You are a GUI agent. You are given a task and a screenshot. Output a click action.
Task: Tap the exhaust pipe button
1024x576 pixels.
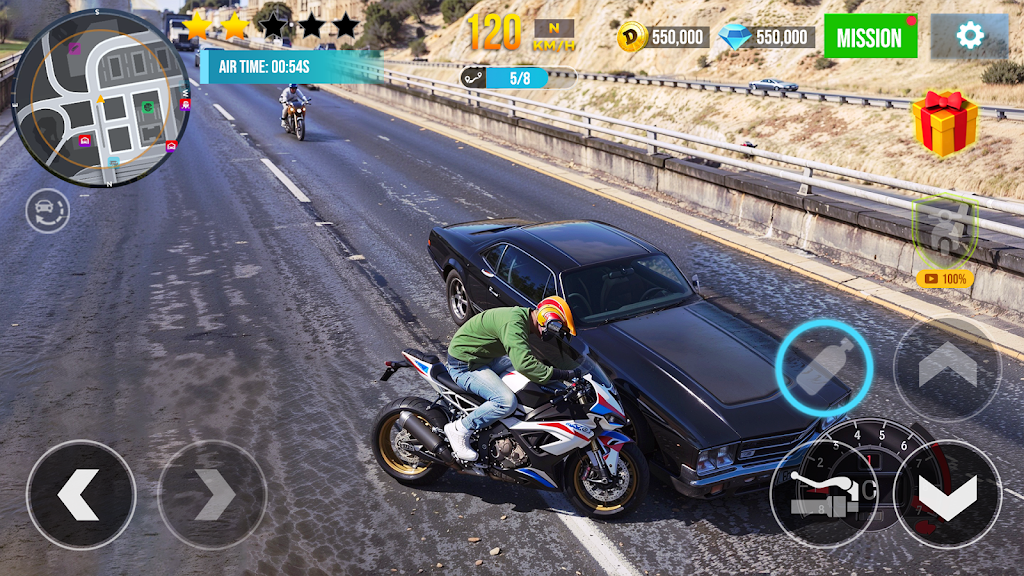click(x=823, y=494)
